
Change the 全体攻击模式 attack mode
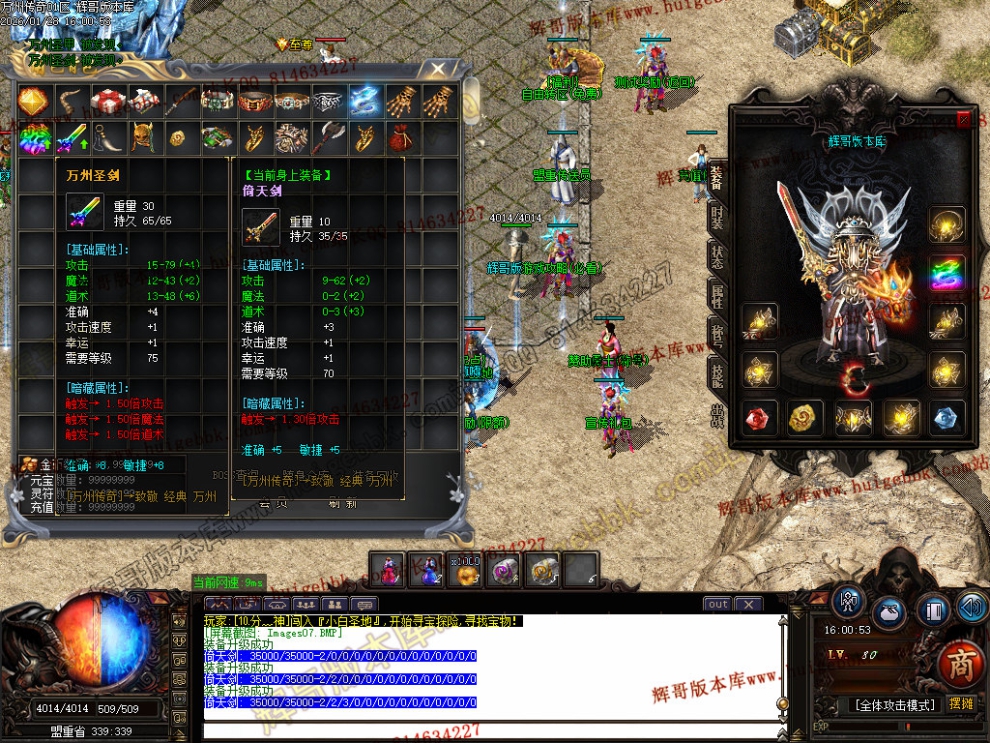point(892,704)
